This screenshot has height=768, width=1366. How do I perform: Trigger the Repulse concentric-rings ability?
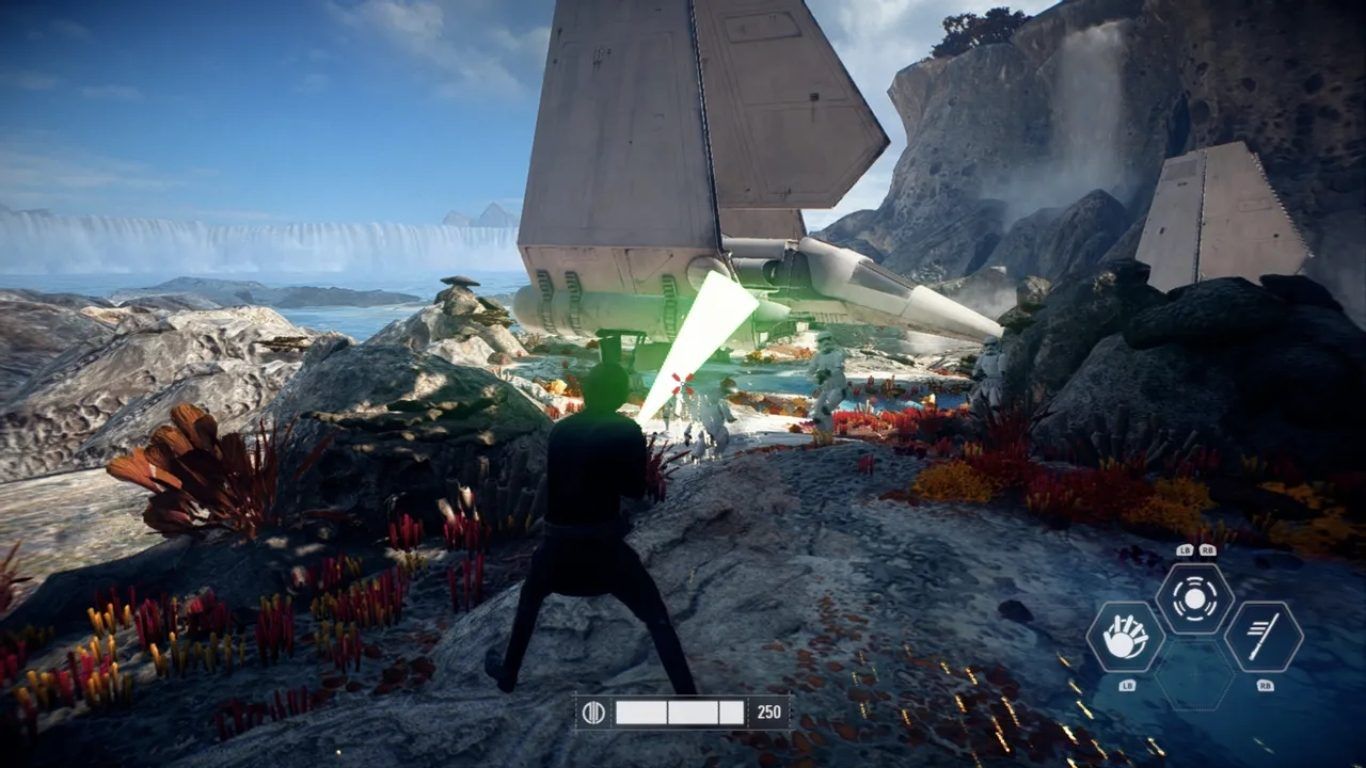point(1194,599)
